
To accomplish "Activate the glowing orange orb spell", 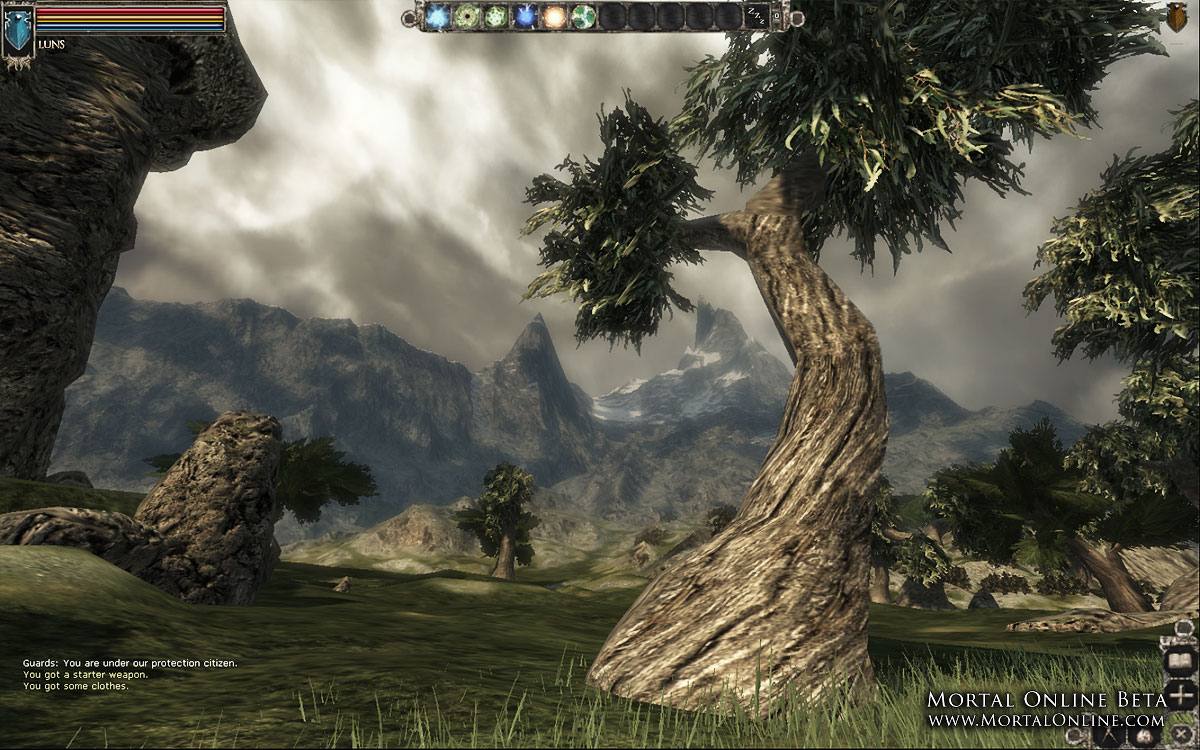I will pos(554,16).
